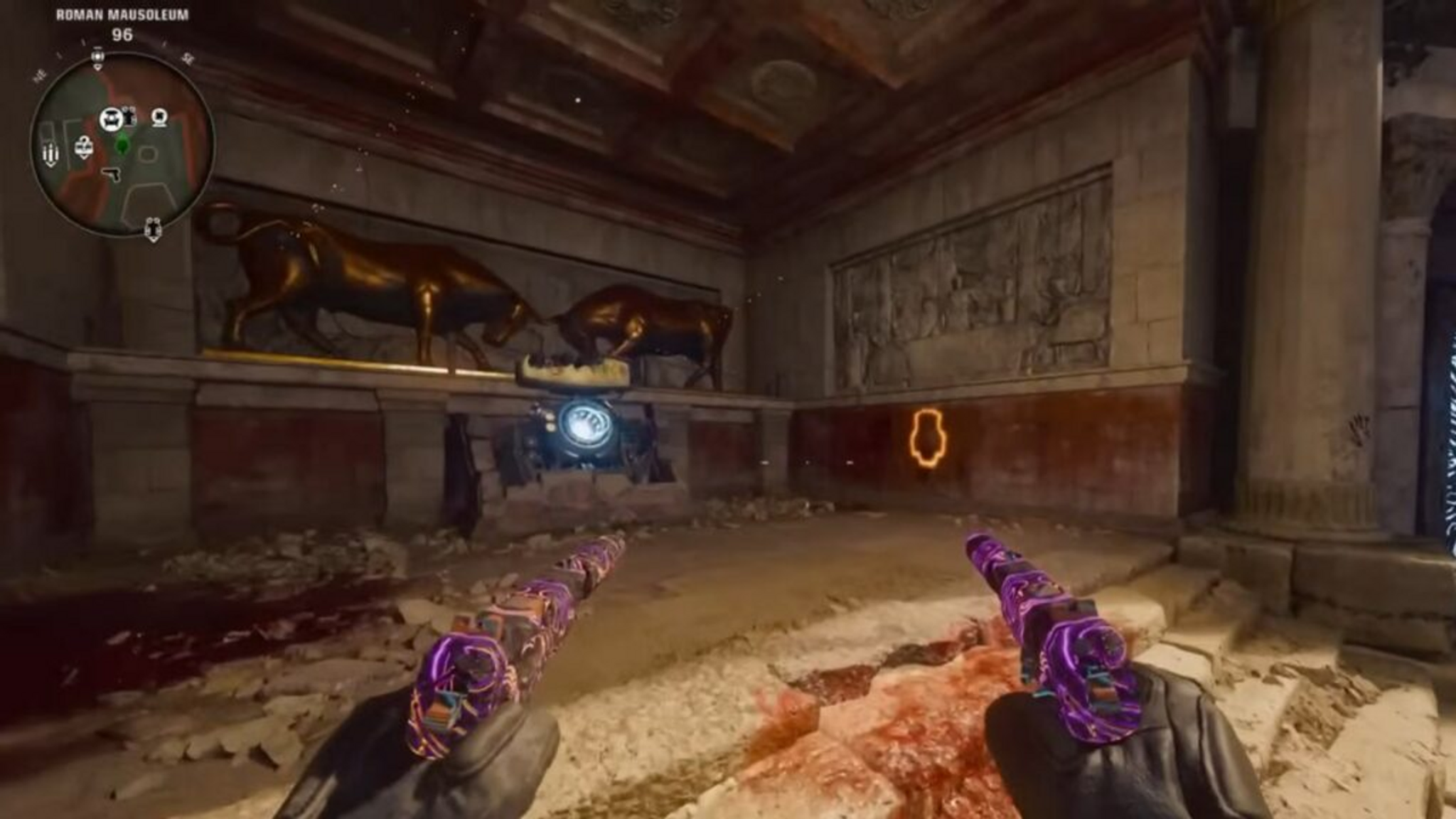Select the Pack-a-Punch icon on the minimap
The image size is (1456, 819).
click(x=112, y=117)
